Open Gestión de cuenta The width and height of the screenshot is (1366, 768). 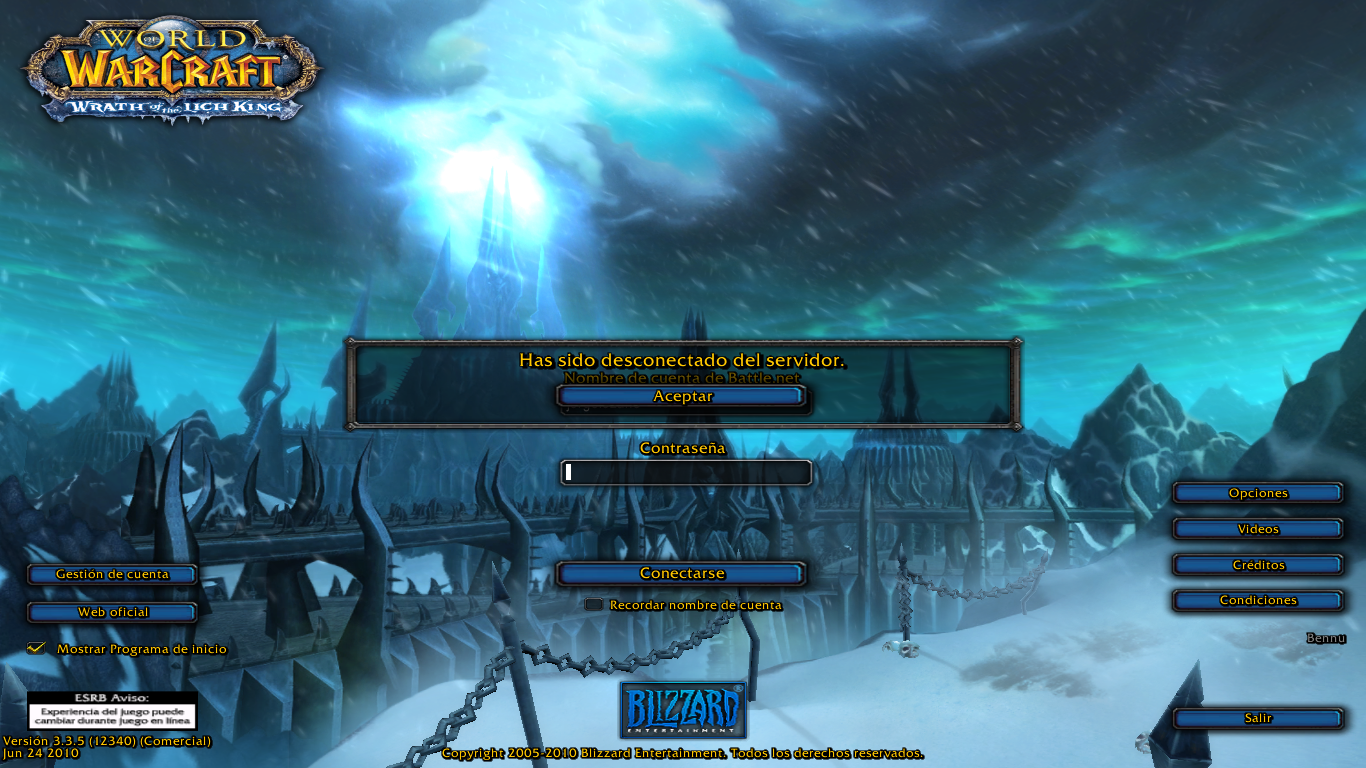pos(112,575)
